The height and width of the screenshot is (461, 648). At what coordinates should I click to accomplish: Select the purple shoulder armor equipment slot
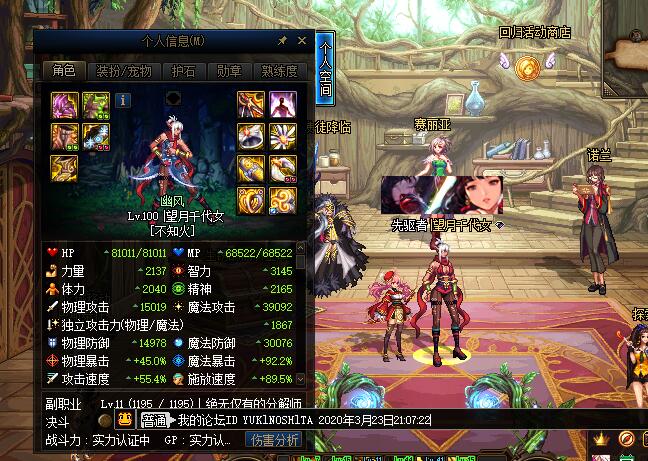(66, 105)
